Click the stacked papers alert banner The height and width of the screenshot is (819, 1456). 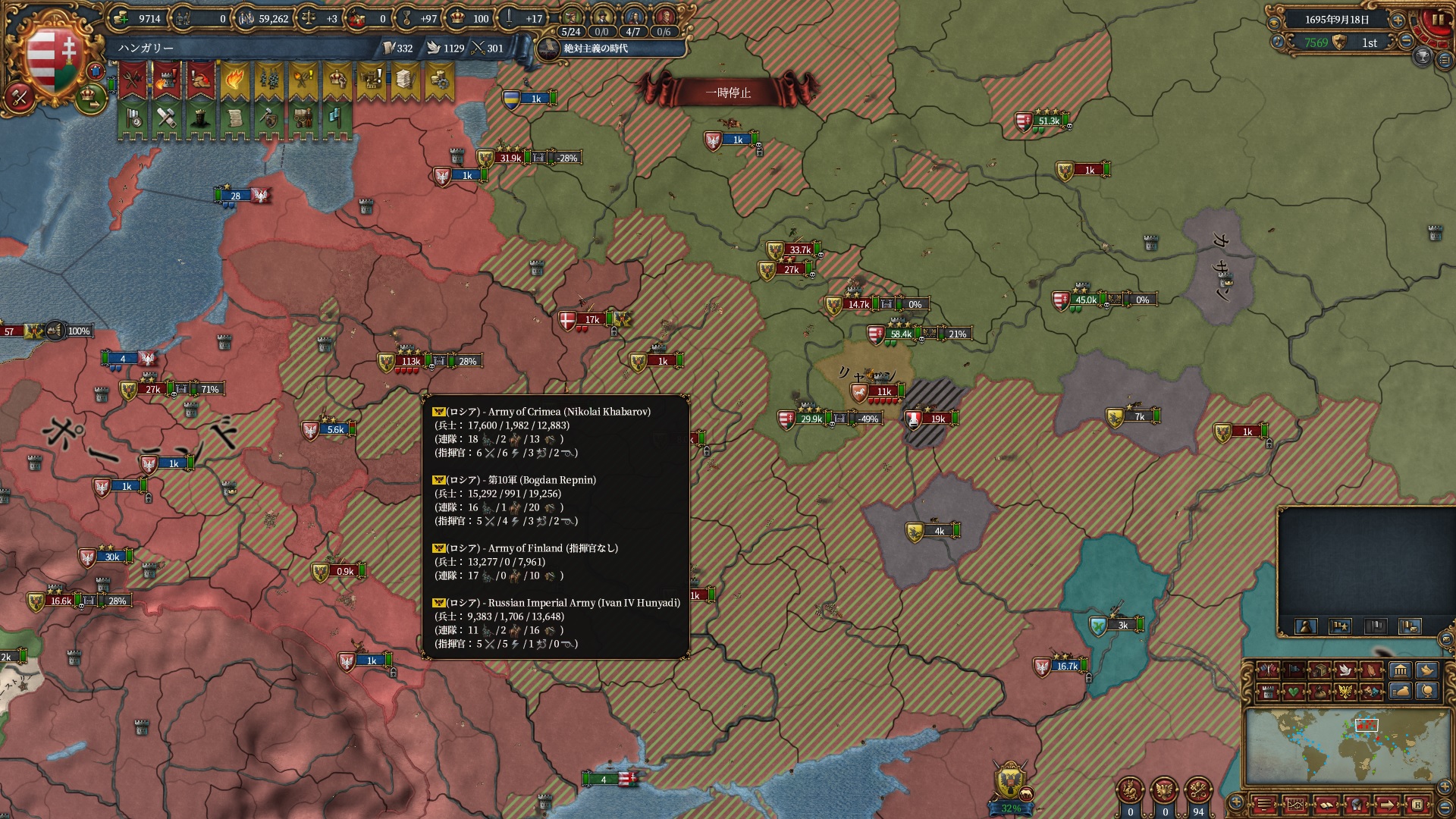[404, 80]
